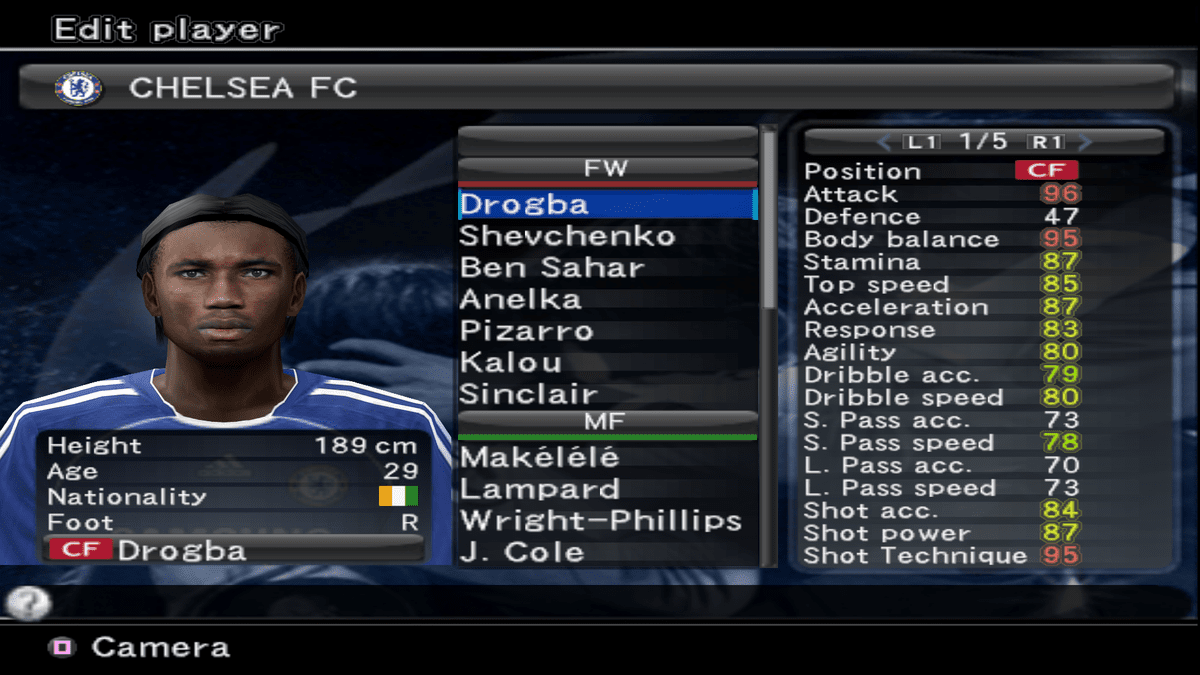Select J. Cole in the list
The height and width of the screenshot is (675, 1200).
click(521, 552)
